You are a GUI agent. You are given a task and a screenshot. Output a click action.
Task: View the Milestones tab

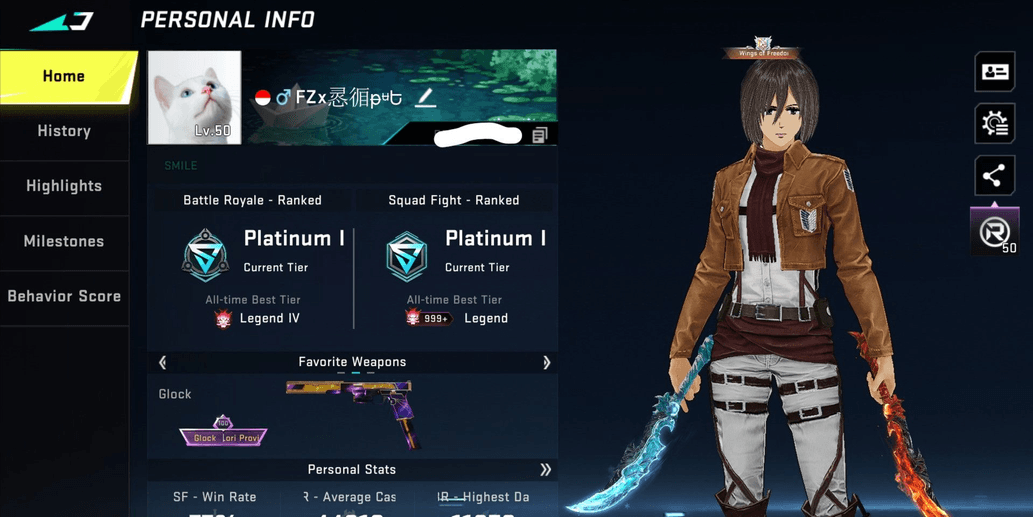pyautogui.click(x=64, y=241)
